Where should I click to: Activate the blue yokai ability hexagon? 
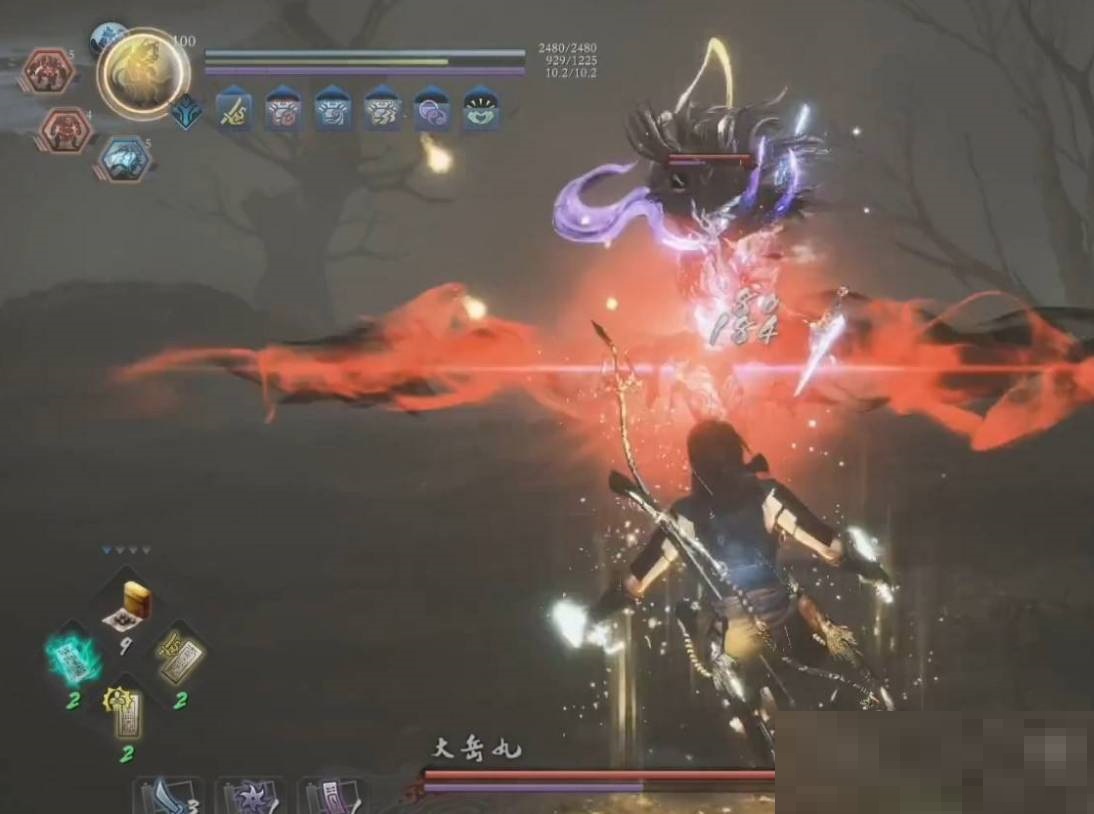(124, 159)
